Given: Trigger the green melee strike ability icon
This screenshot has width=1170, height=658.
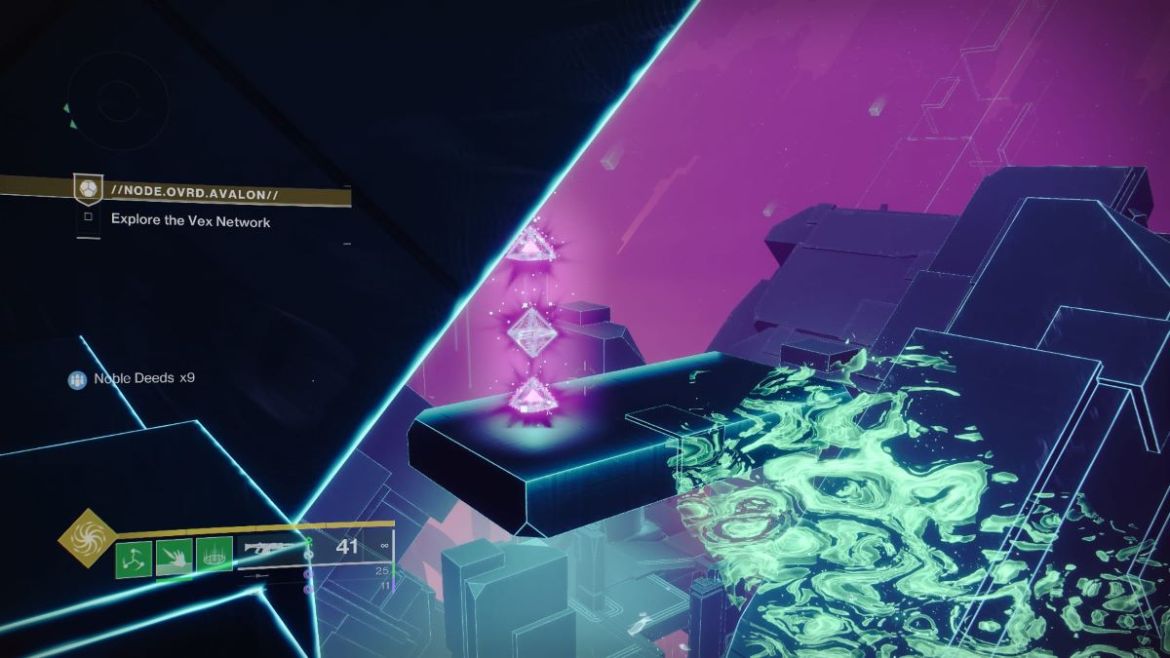Looking at the screenshot, I should coord(173,556).
